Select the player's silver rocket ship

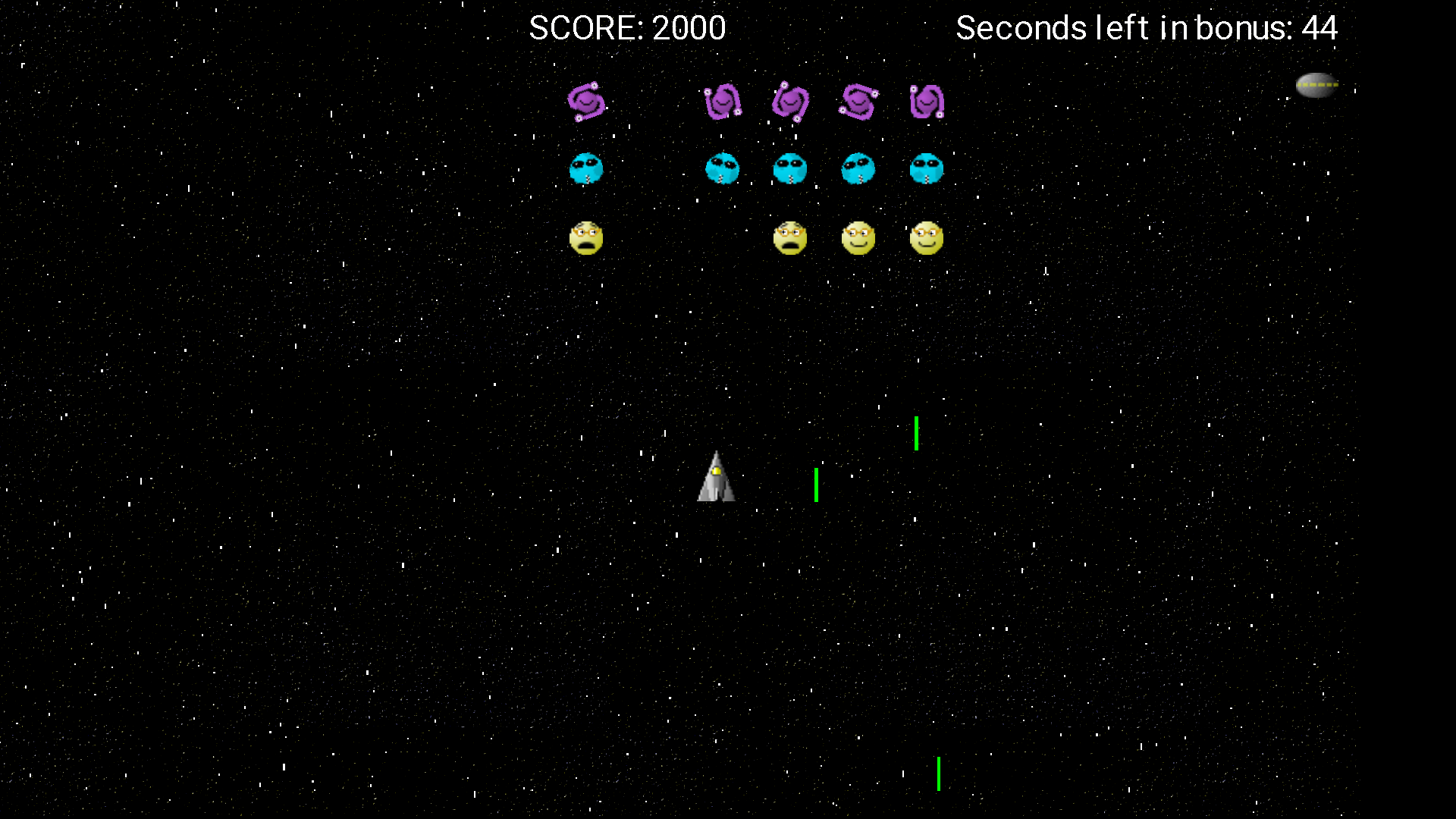coord(717,476)
